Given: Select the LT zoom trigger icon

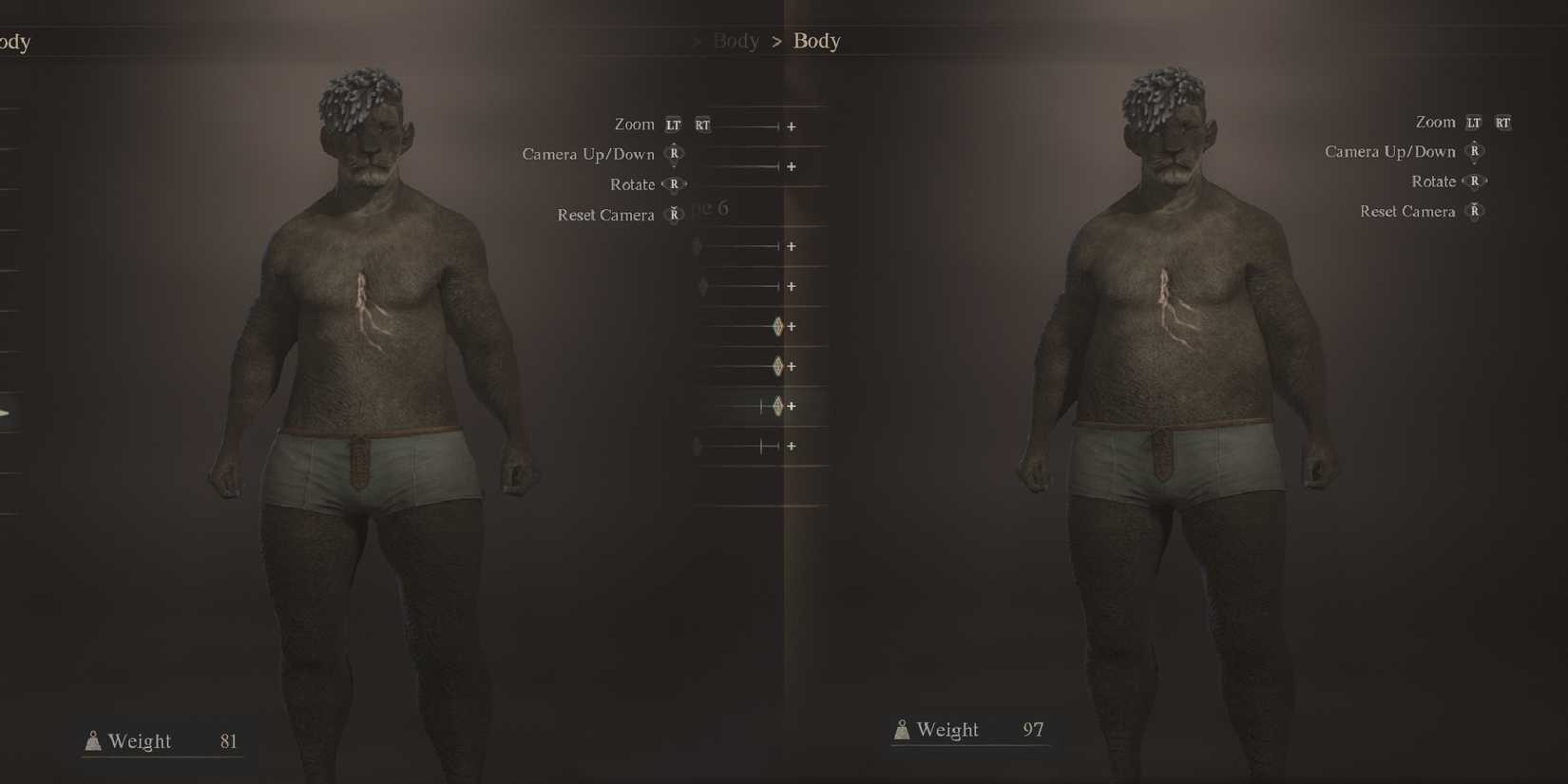Looking at the screenshot, I should (x=674, y=124).
